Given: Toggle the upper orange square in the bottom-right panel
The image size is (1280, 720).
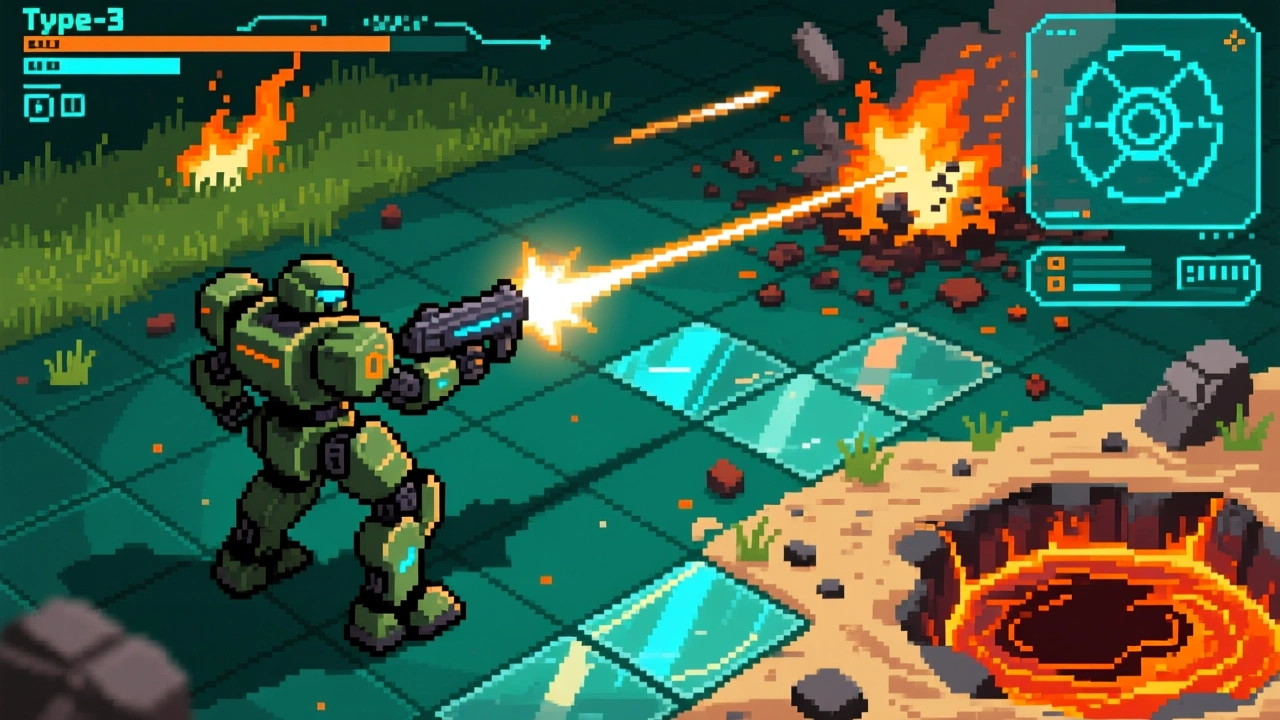Looking at the screenshot, I should tap(1055, 264).
